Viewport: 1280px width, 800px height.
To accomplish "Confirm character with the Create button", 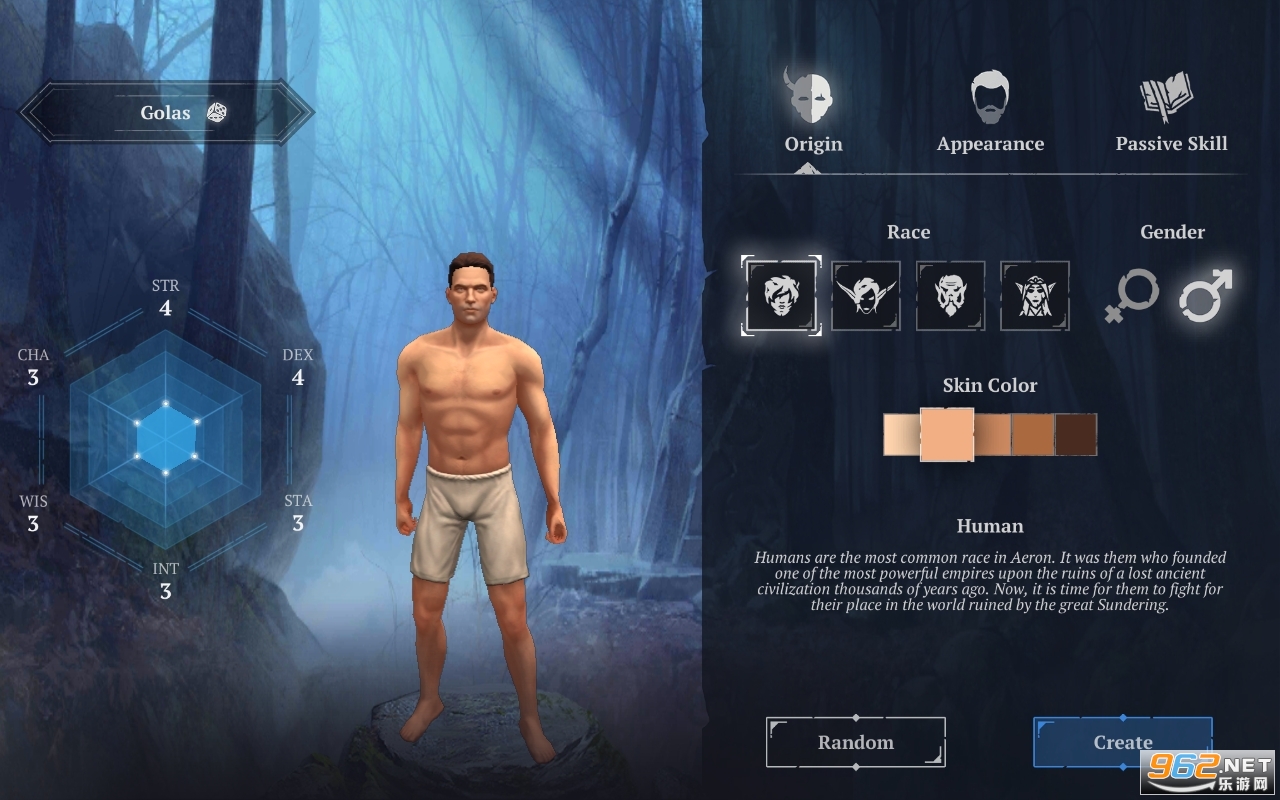I will click(x=1122, y=742).
